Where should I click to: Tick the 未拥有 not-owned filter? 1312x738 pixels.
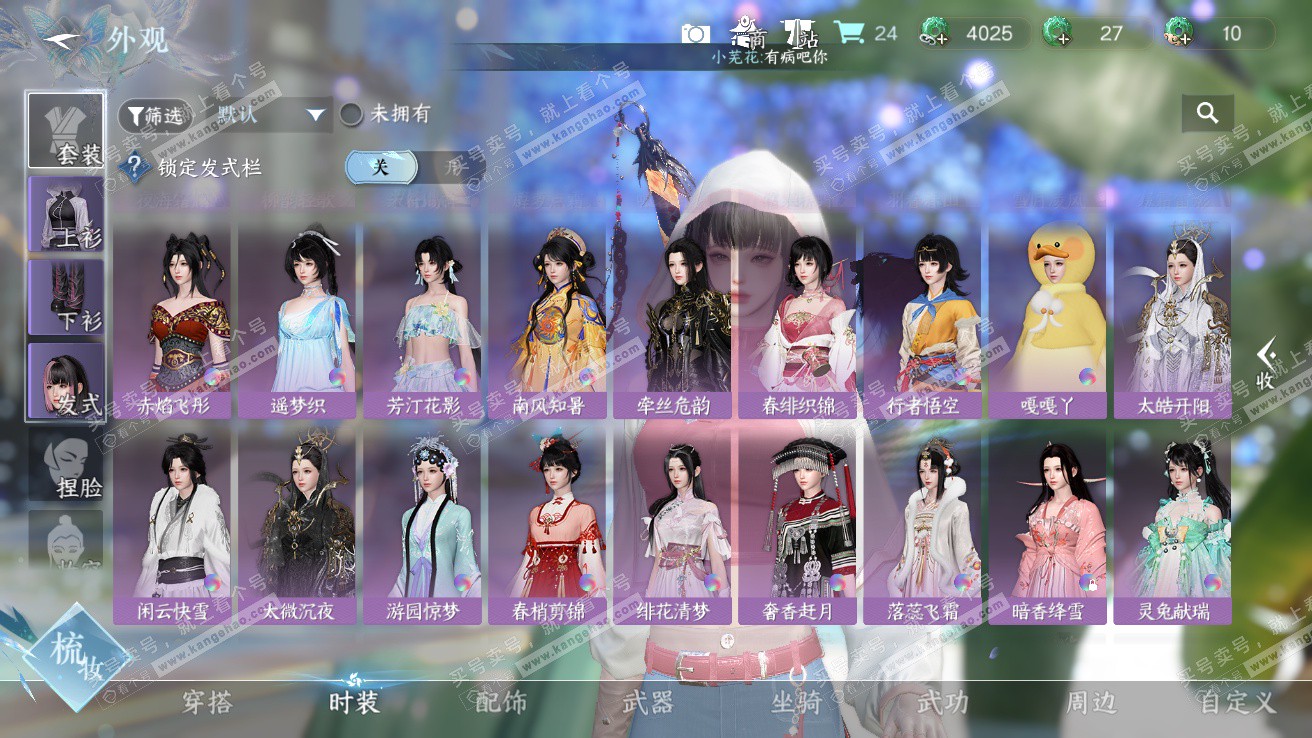(351, 115)
